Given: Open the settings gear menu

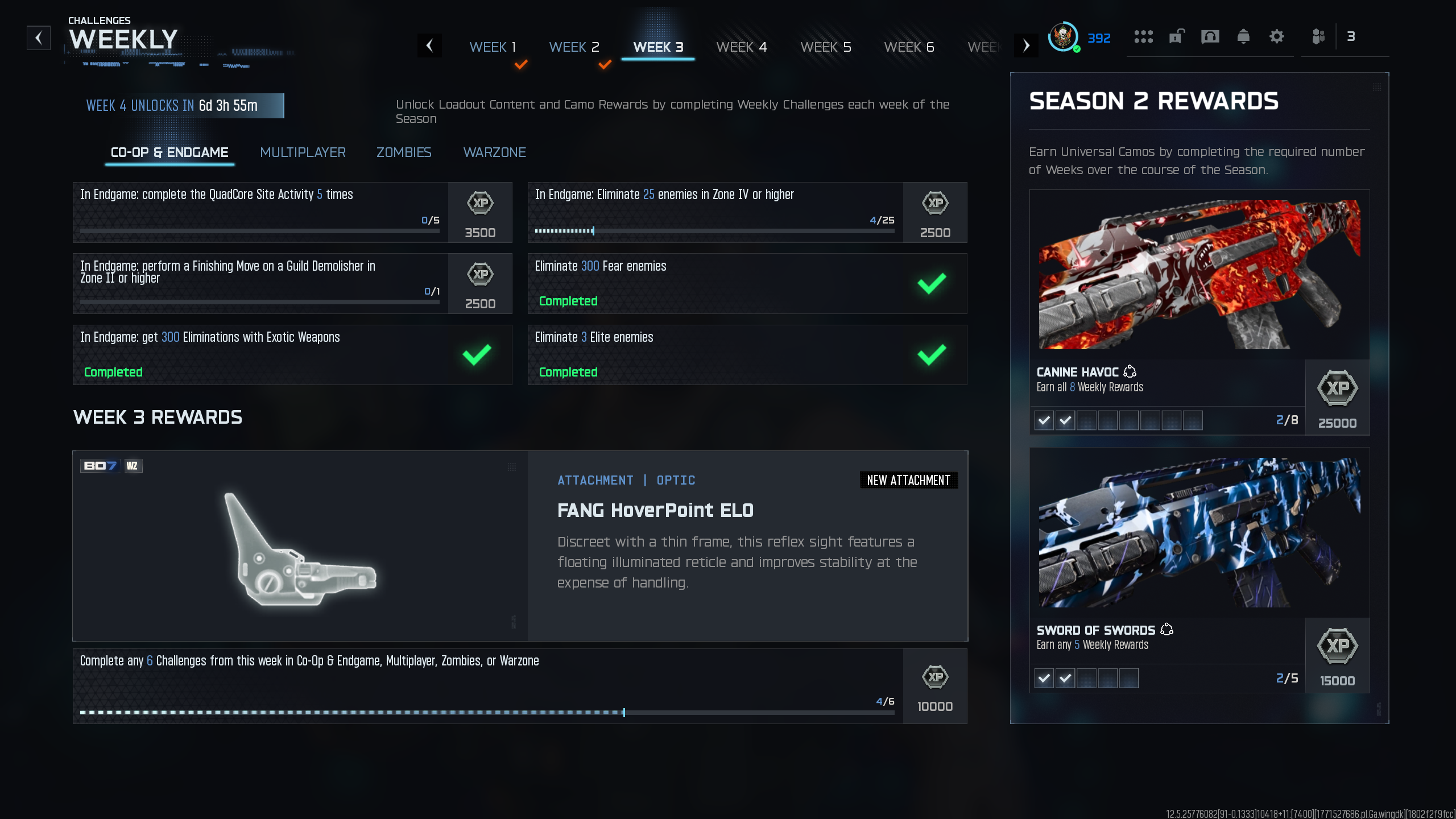Looking at the screenshot, I should point(1277,36).
